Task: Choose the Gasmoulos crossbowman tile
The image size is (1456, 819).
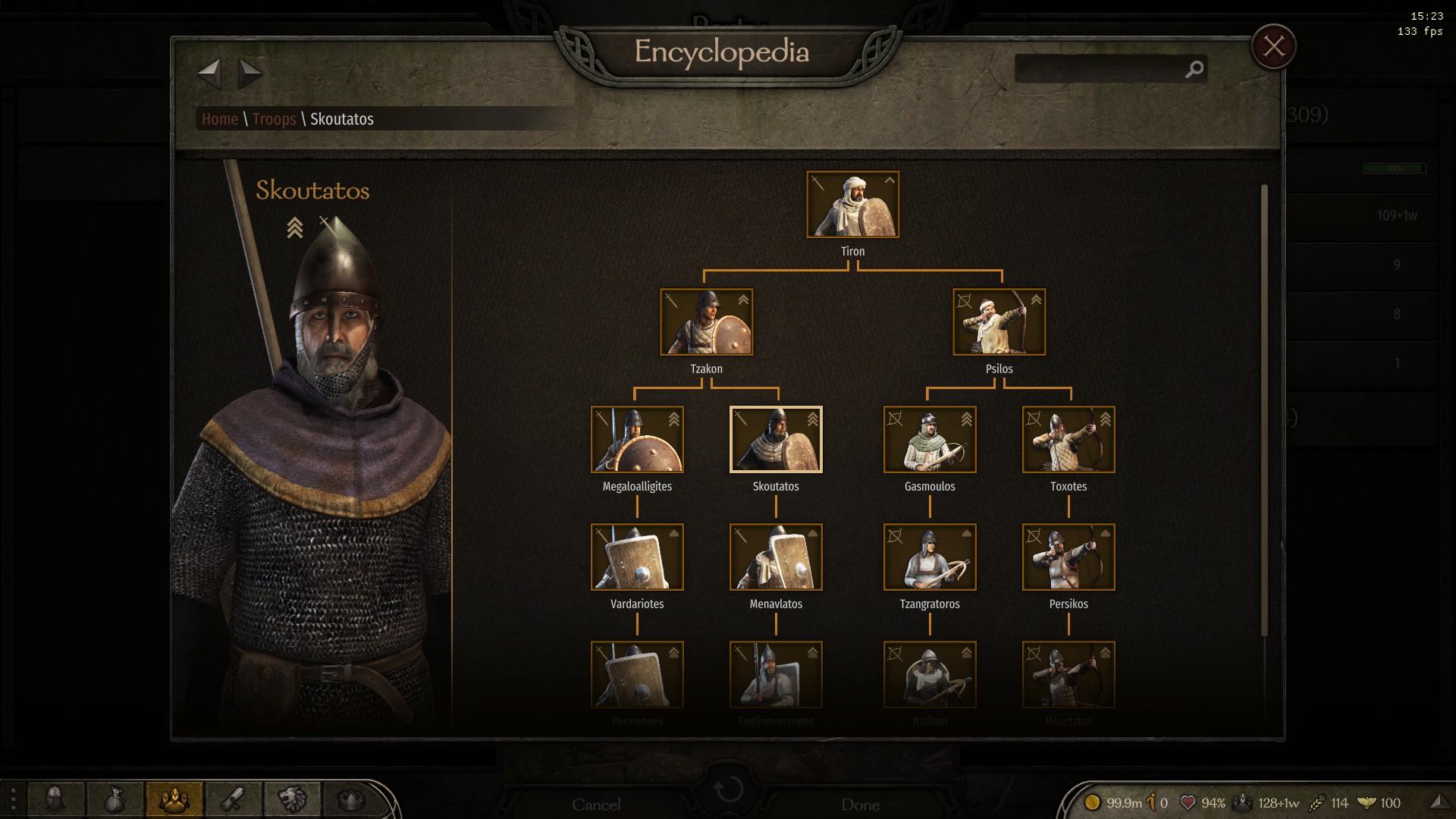Action: click(x=930, y=440)
